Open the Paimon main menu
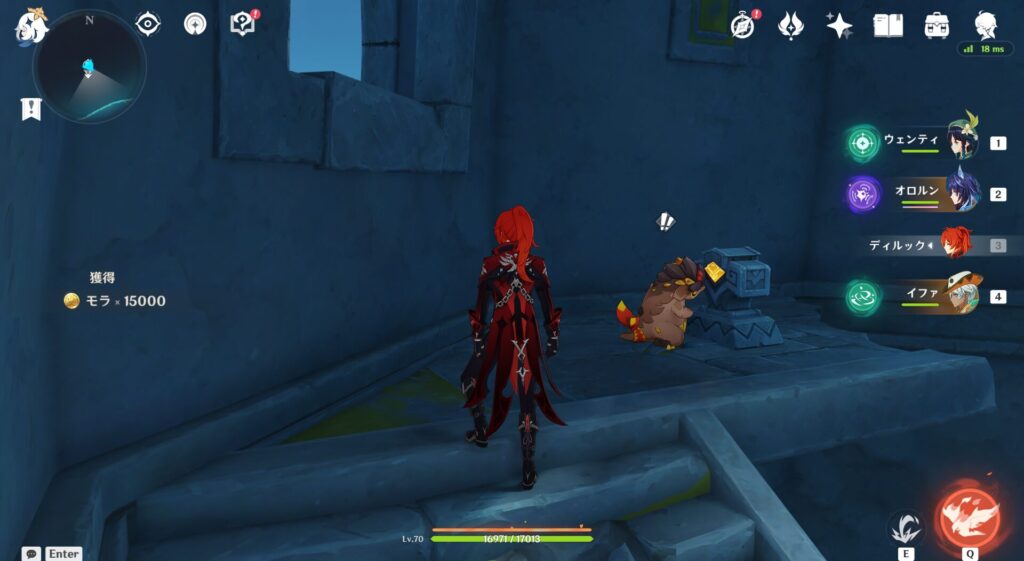1024x561 pixels. pyautogui.click(x=30, y=27)
